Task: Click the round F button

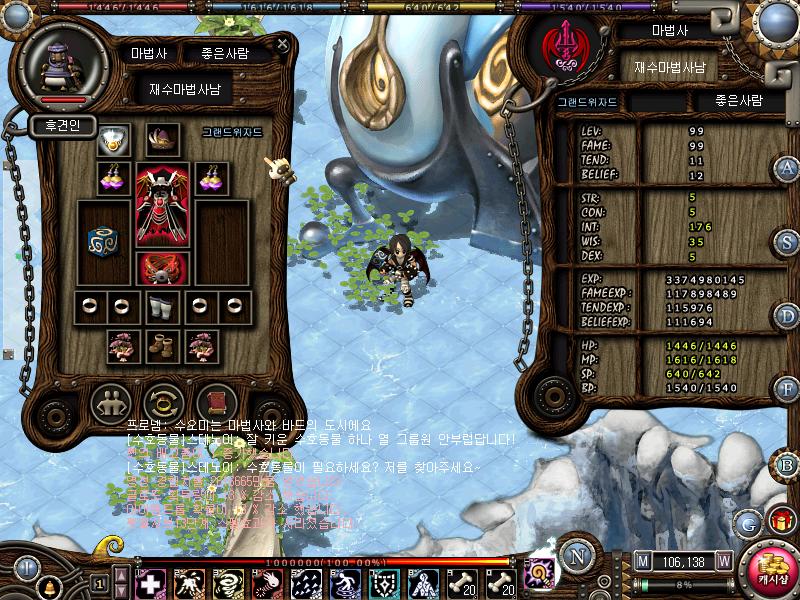Action: [x=787, y=388]
